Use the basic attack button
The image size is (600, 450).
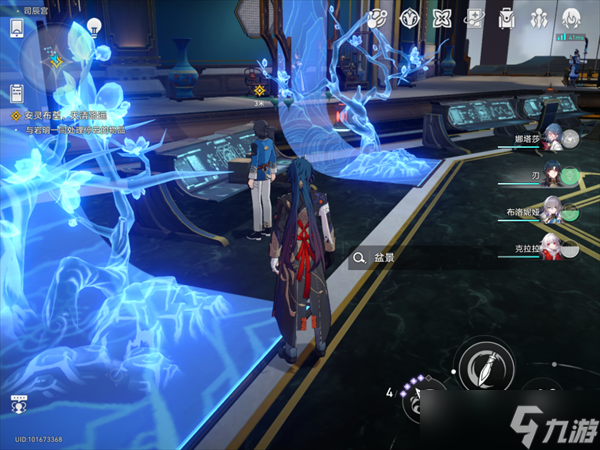[x=484, y=364]
